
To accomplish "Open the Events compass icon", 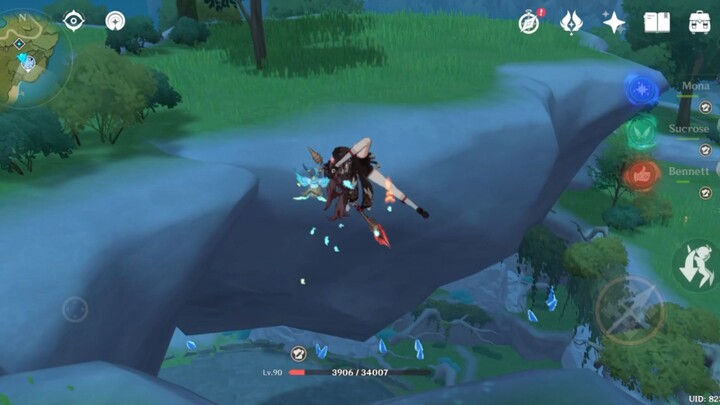I will [530, 22].
